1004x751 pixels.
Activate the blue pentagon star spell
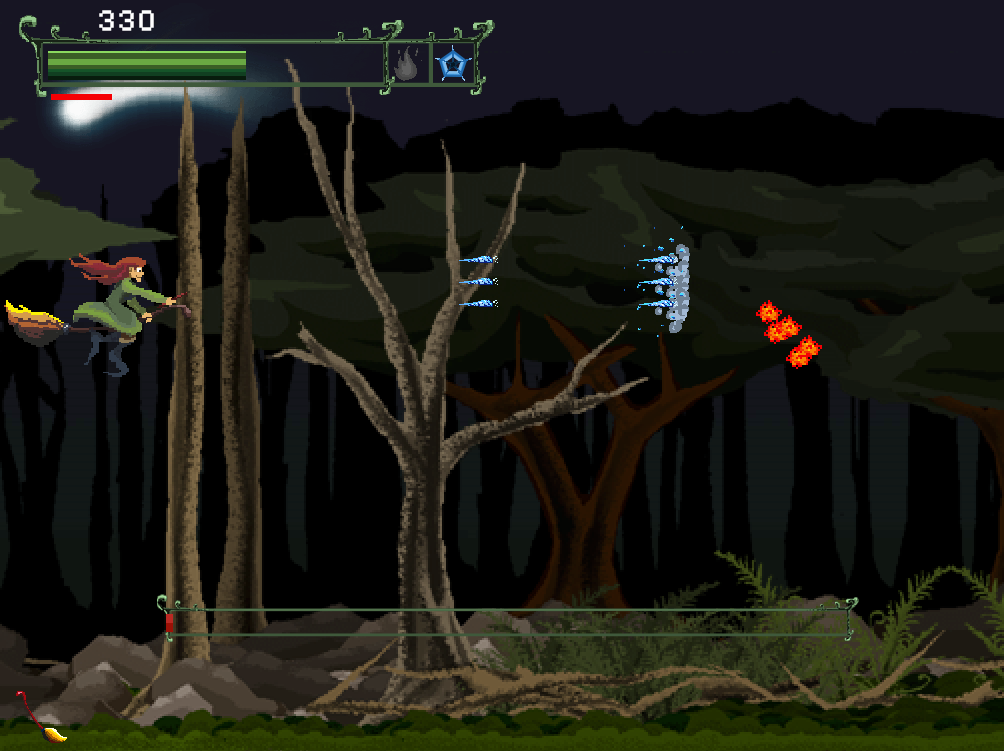452,65
